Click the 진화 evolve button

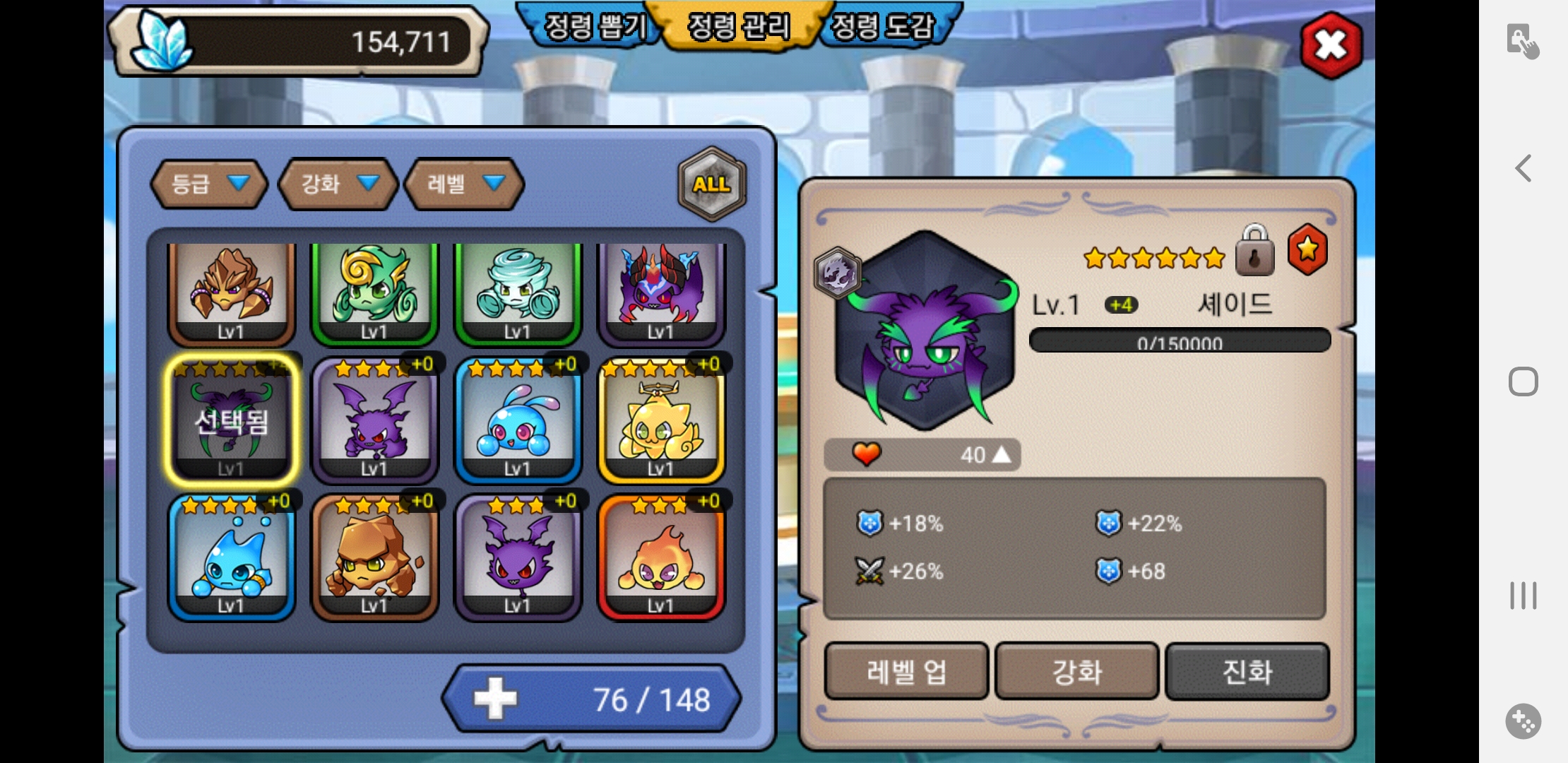(1247, 671)
